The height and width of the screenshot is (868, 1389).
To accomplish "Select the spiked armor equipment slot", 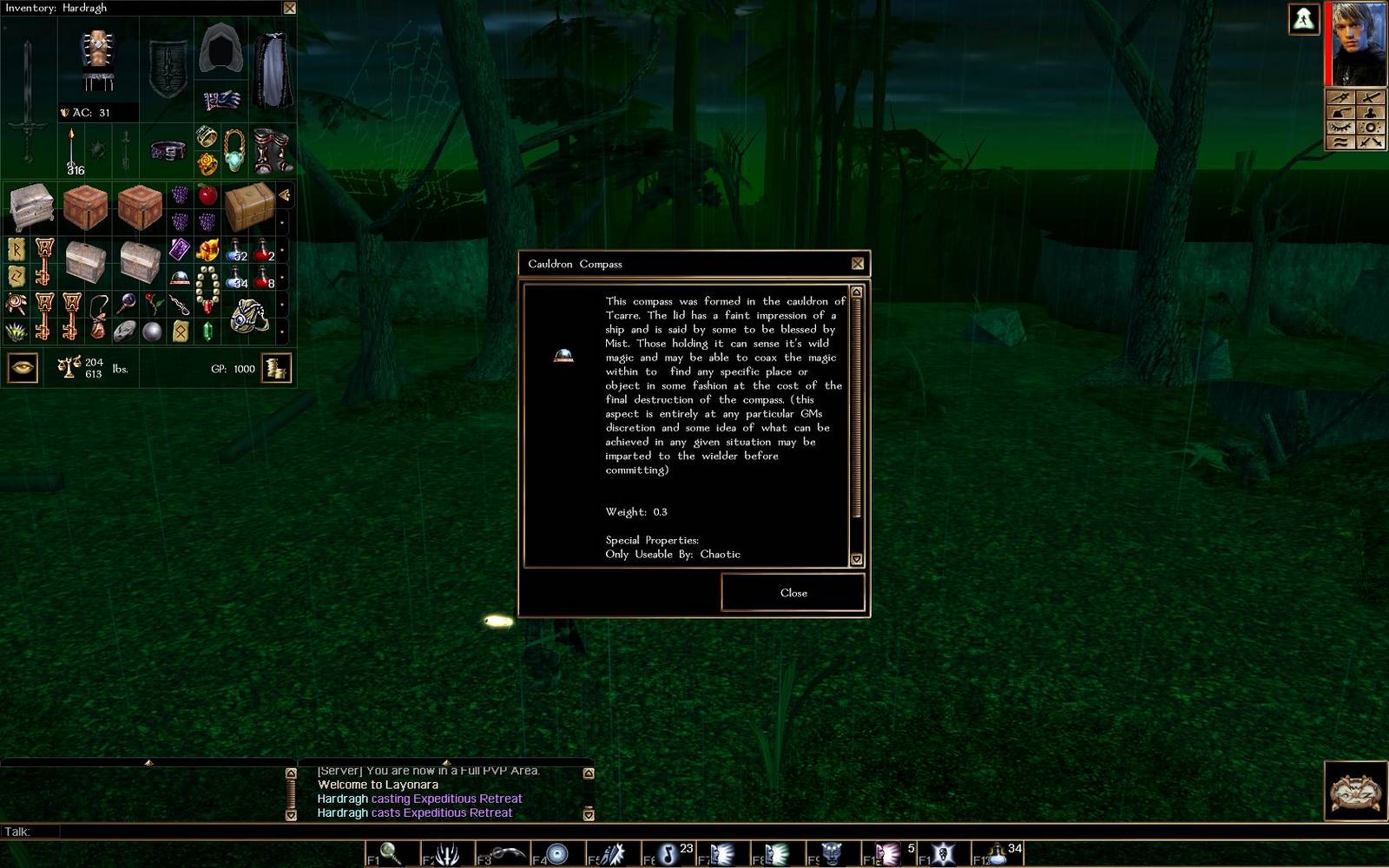I will 97,59.
